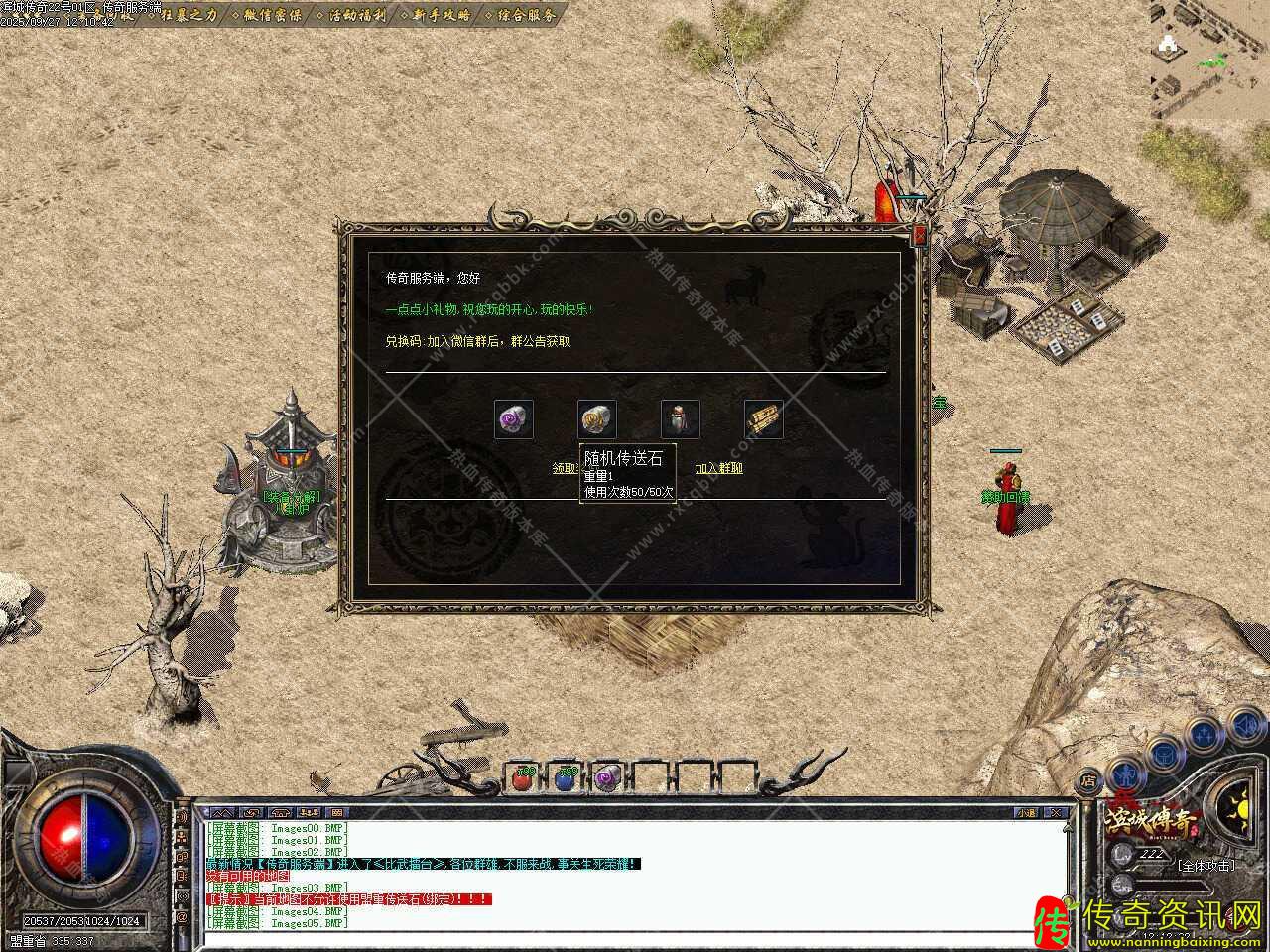Select the purple scroll gift item

[514, 419]
